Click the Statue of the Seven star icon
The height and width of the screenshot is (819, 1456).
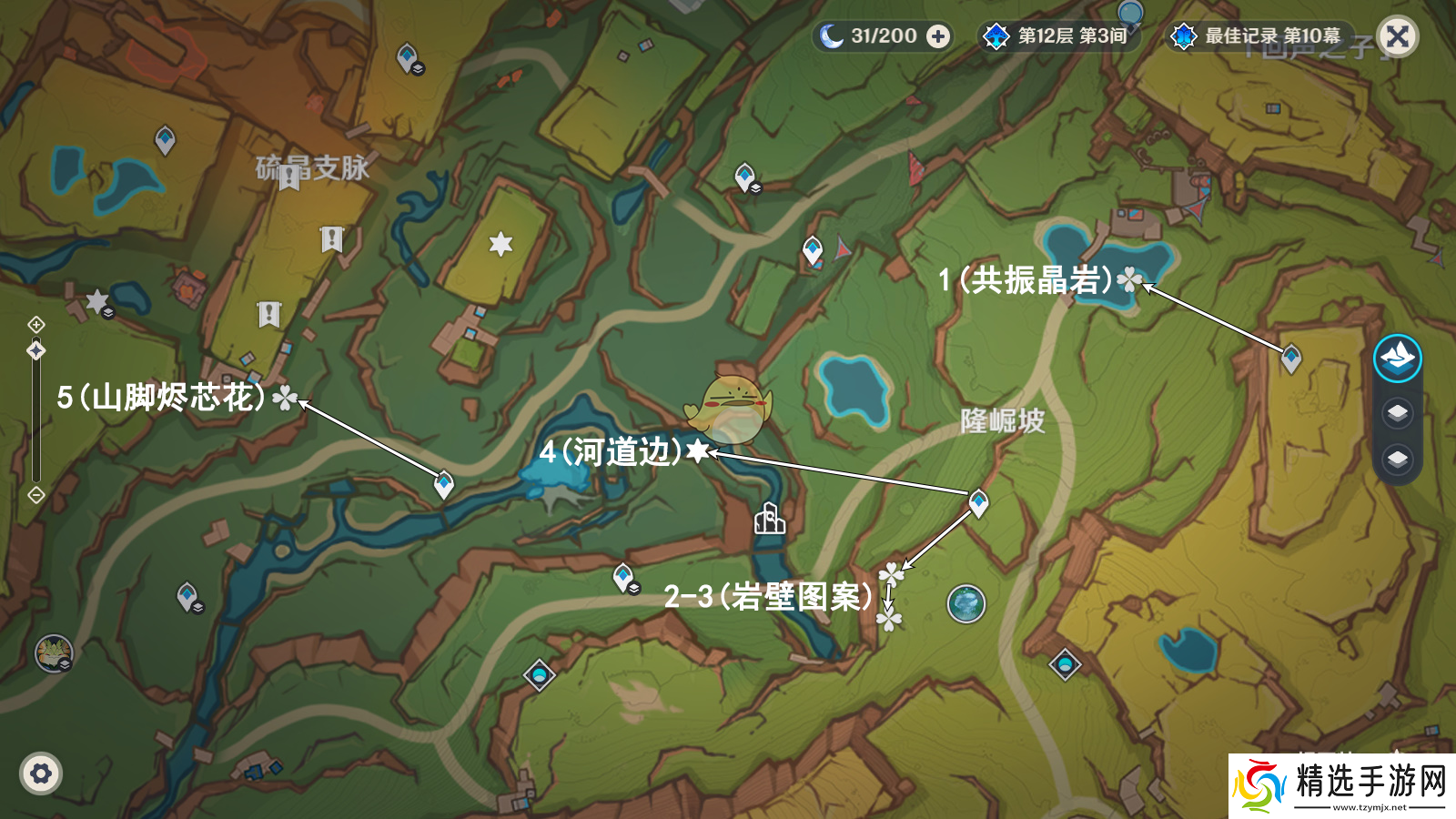pos(499,243)
